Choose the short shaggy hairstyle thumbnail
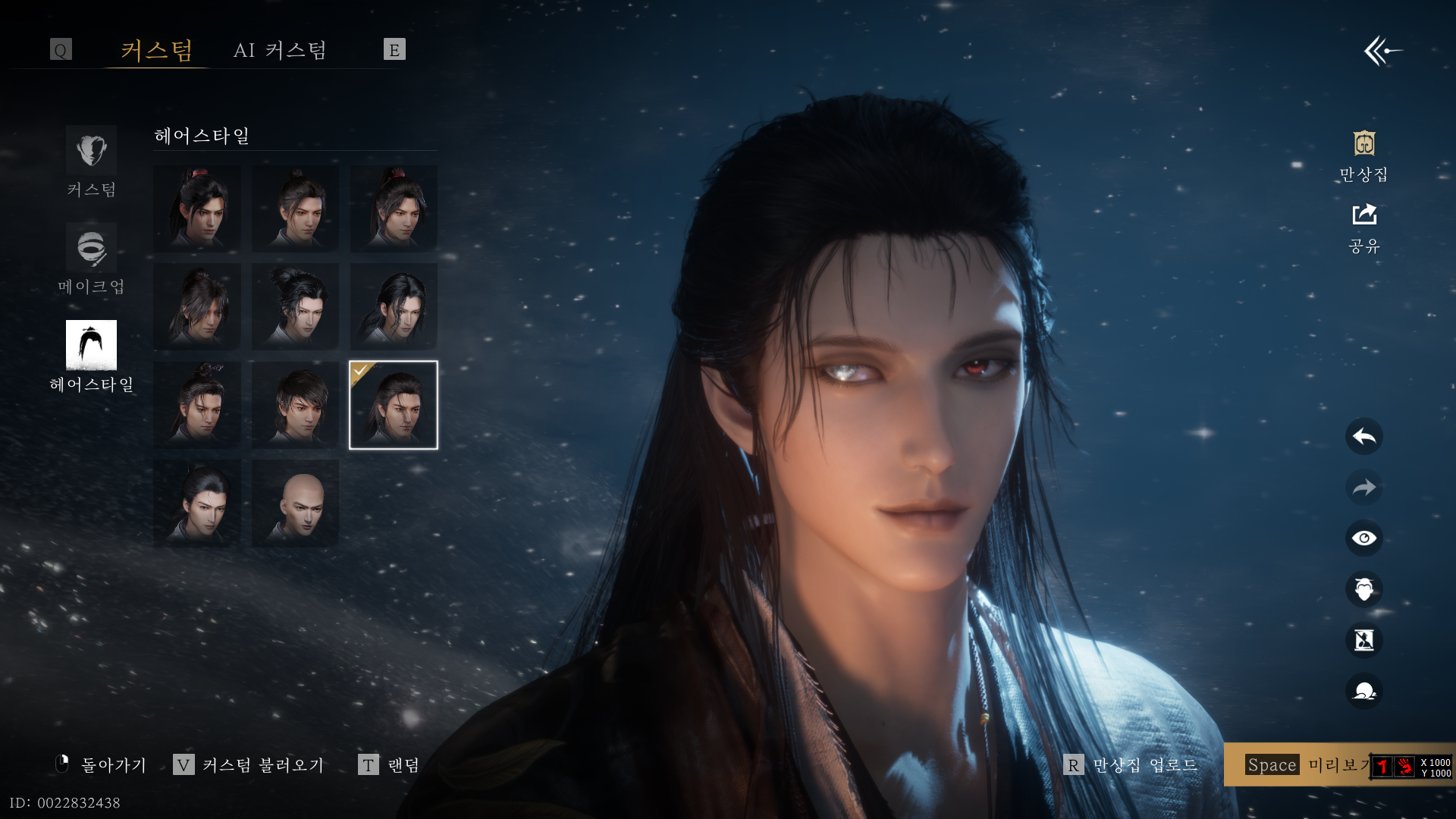Viewport: 1456px width, 819px height. pyautogui.click(x=295, y=405)
